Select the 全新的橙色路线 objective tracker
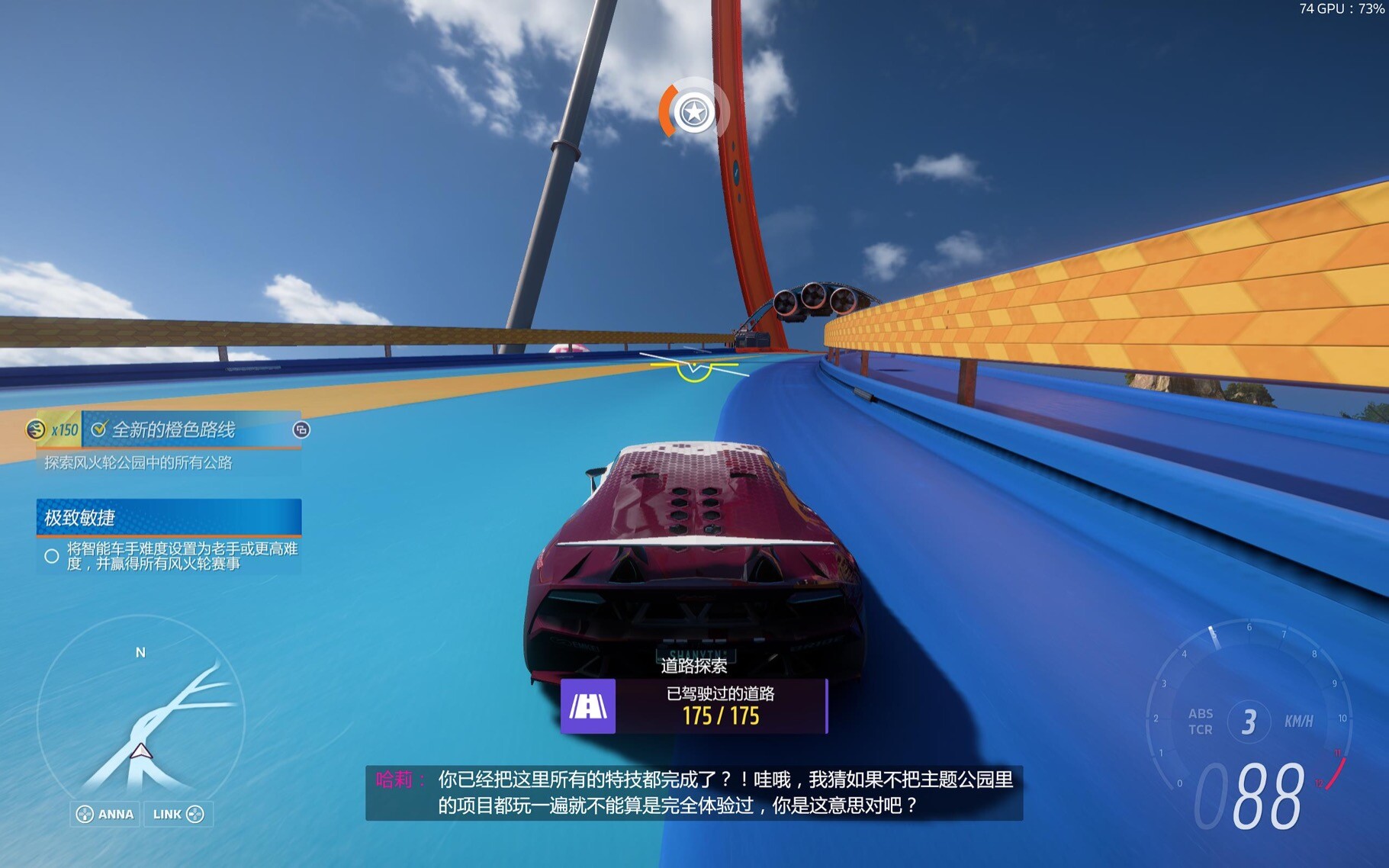The width and height of the screenshot is (1389, 868). pyautogui.click(x=174, y=430)
